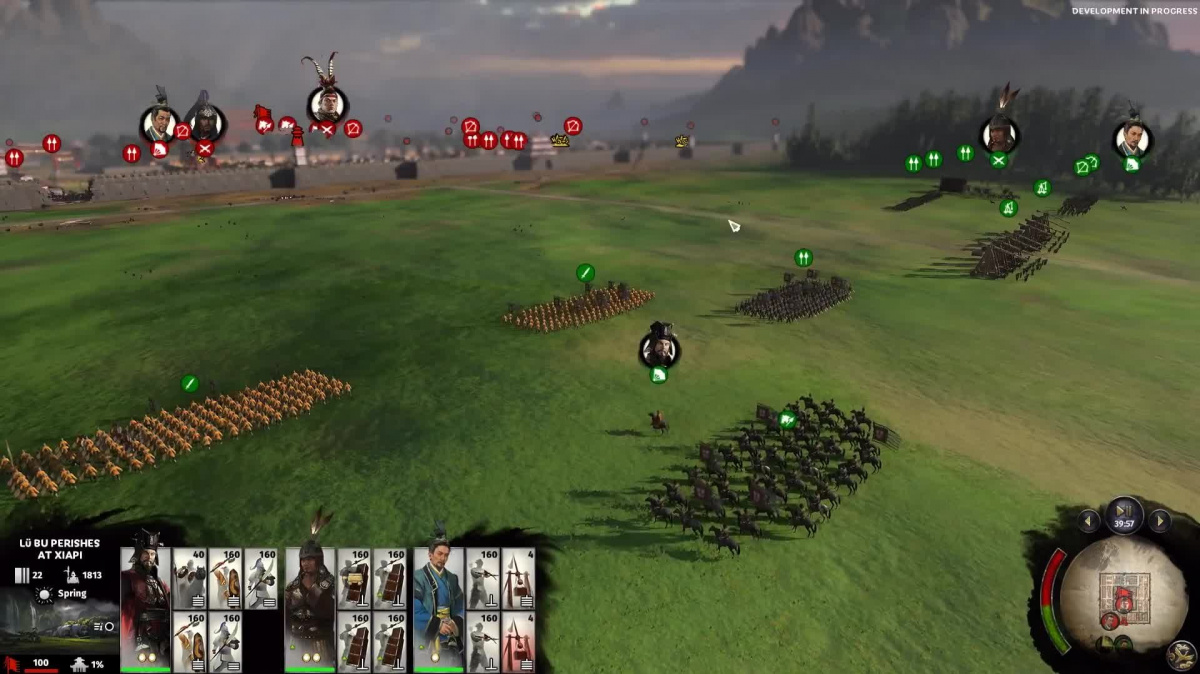Select the allied general marker at far right
The width and height of the screenshot is (1200, 674).
coord(1131,138)
